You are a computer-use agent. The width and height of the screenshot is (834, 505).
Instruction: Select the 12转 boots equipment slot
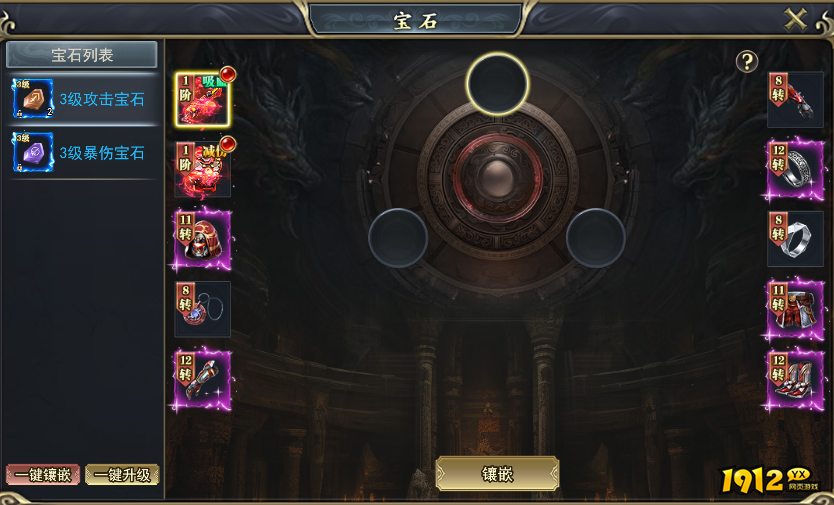795,379
